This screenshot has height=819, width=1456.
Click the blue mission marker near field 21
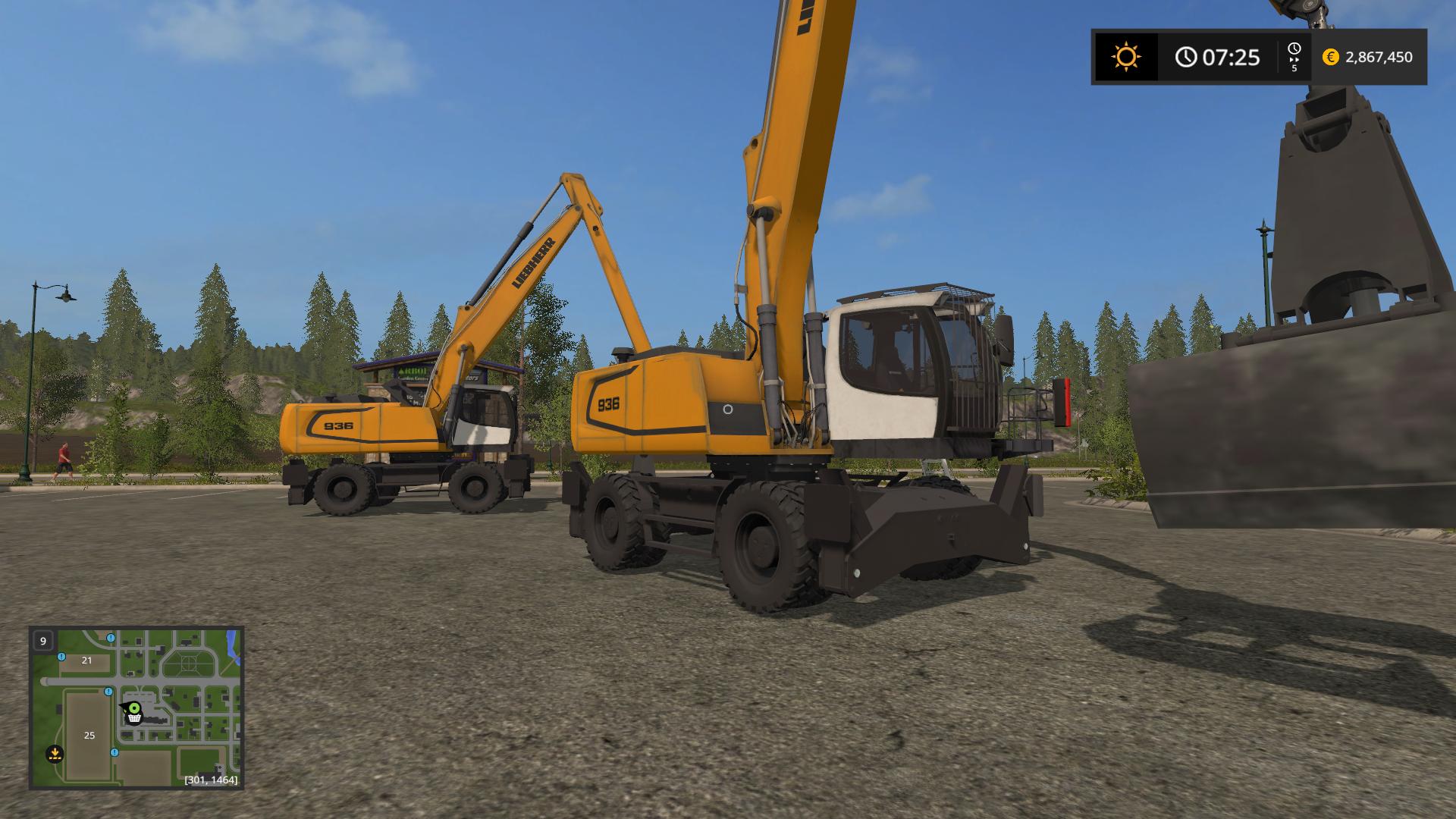tap(61, 657)
